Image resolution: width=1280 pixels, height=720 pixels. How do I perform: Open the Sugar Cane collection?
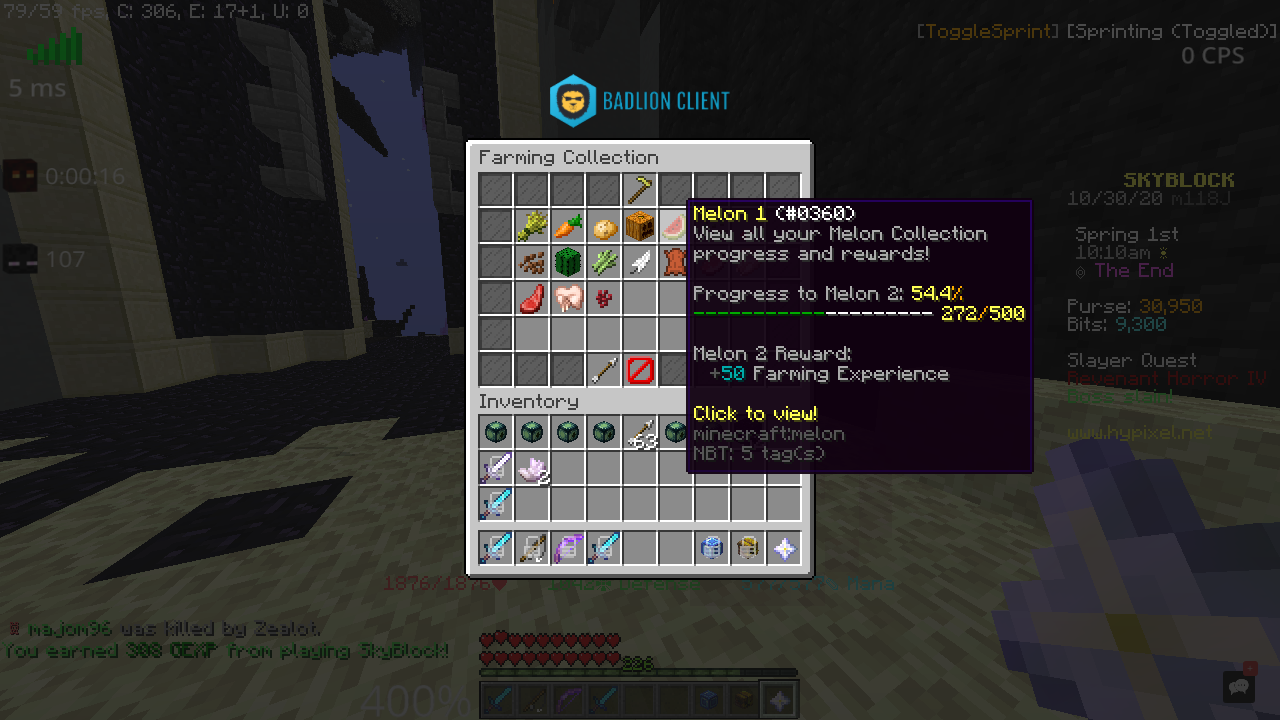pos(605,261)
